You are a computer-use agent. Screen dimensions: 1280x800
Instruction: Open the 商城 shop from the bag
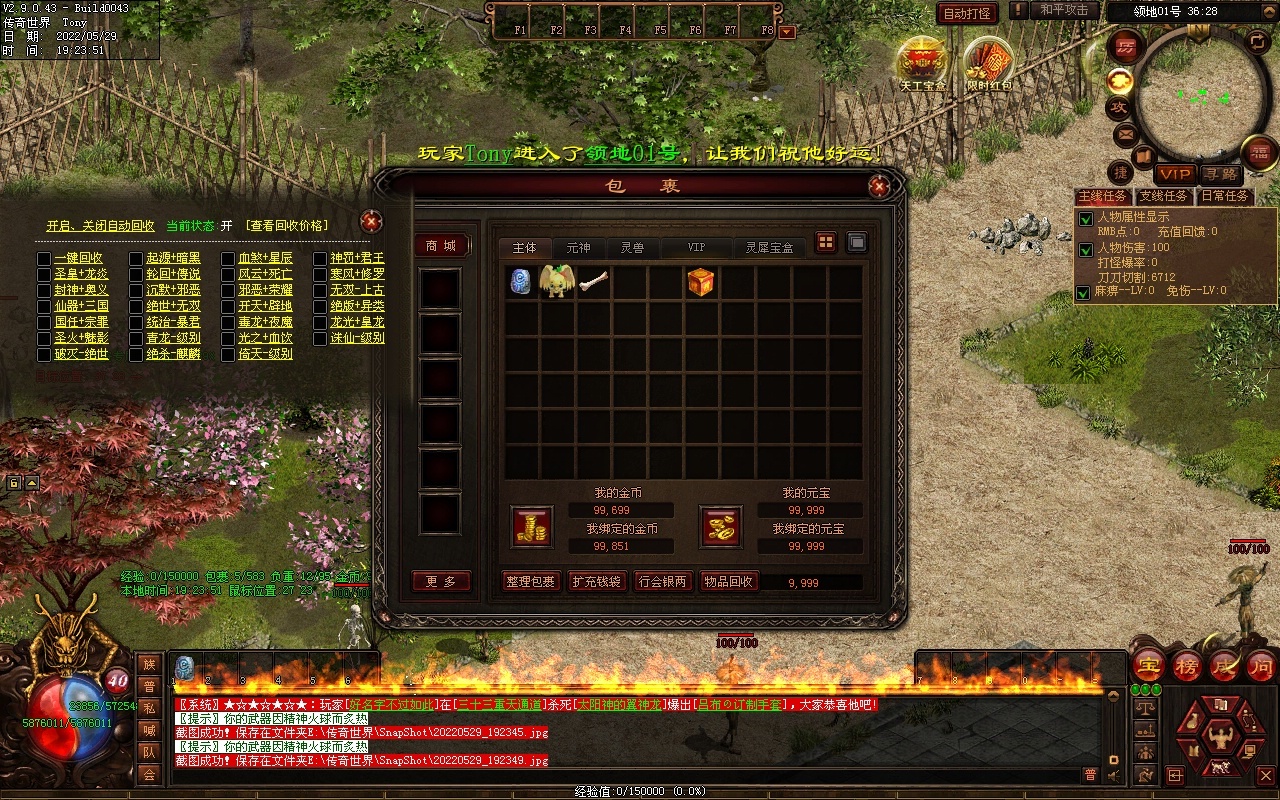click(441, 246)
